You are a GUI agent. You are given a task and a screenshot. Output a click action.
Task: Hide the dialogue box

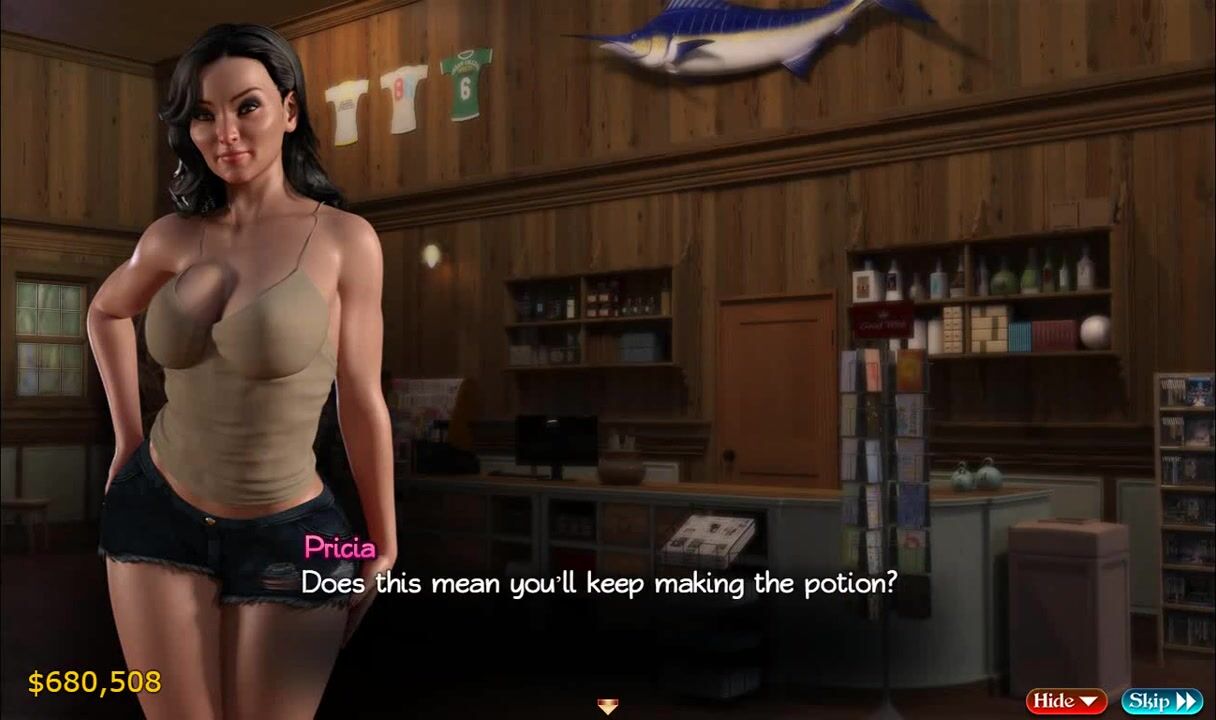[x=1065, y=701]
